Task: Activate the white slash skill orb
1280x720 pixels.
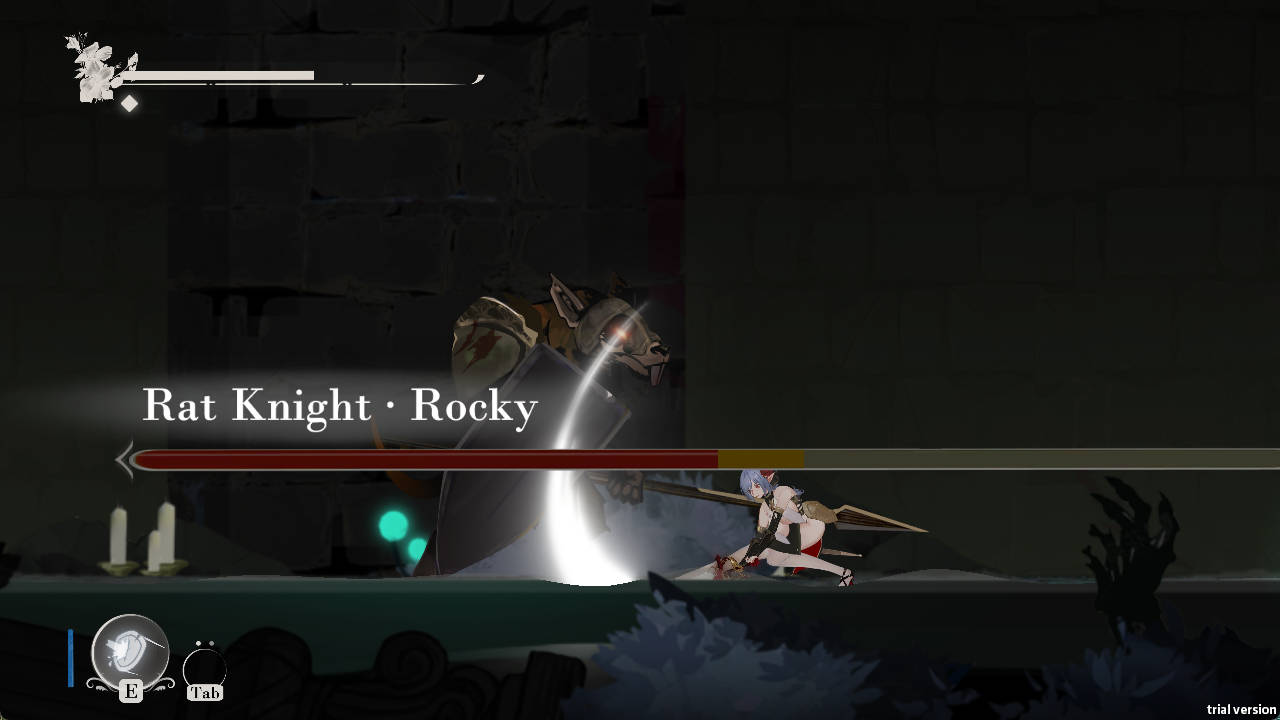Action: point(129,651)
